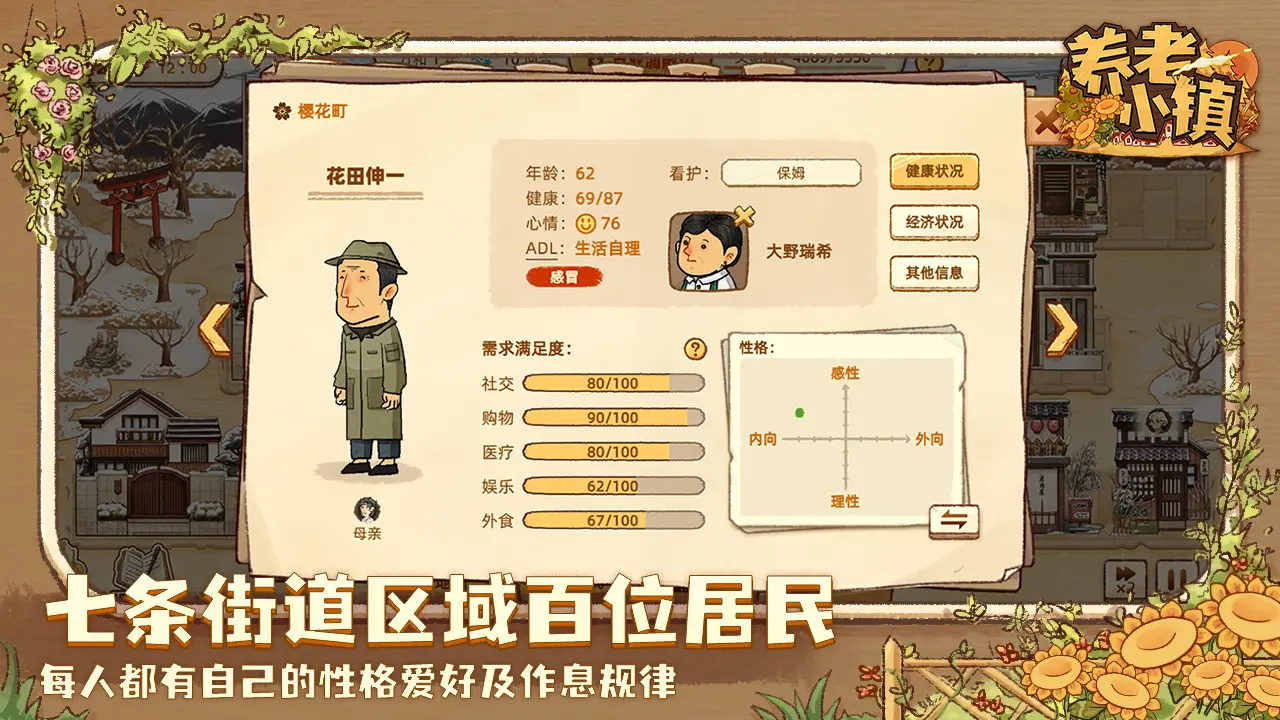Switch to the 经济状况 tab
Image resolution: width=1280 pixels, height=720 pixels.
pyautogui.click(x=936, y=222)
